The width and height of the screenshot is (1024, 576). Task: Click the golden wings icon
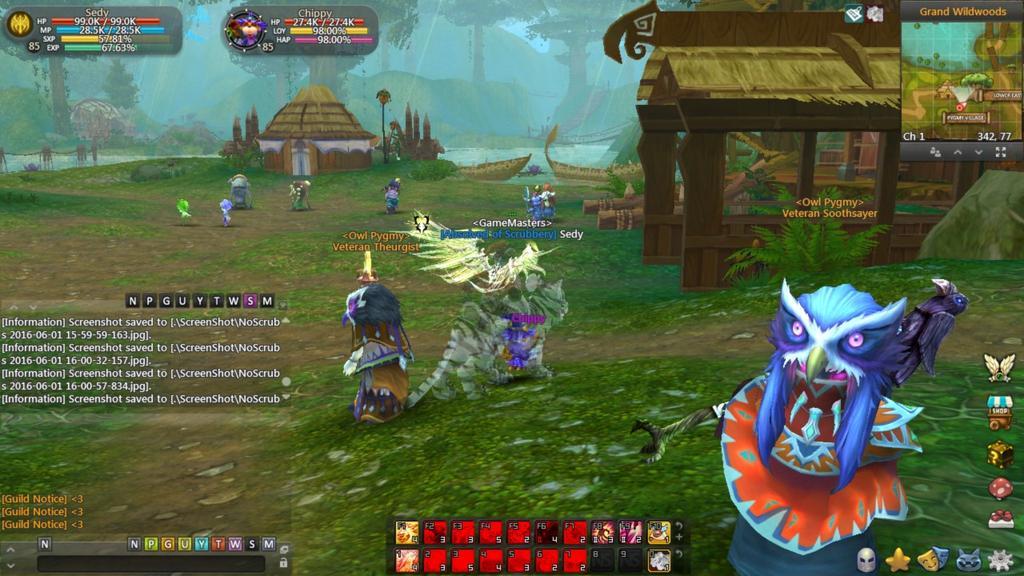pos(999,368)
